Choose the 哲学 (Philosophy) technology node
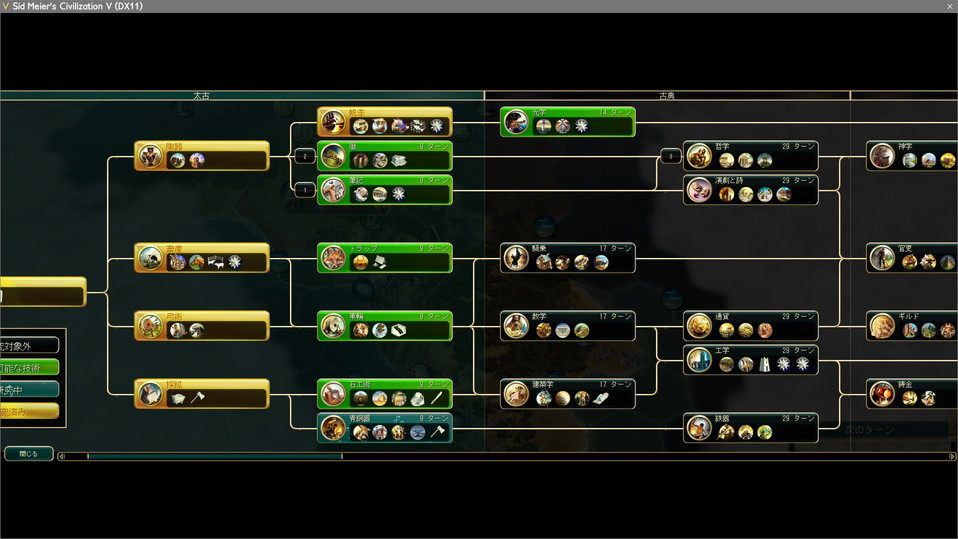 click(x=750, y=156)
